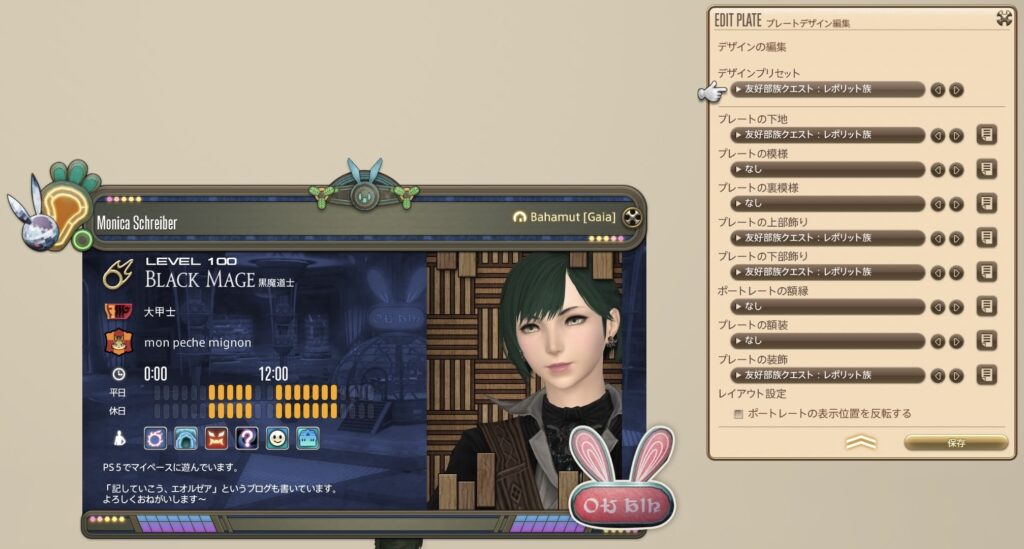Select previous プレートの装飾 with left arrow

tap(938, 375)
